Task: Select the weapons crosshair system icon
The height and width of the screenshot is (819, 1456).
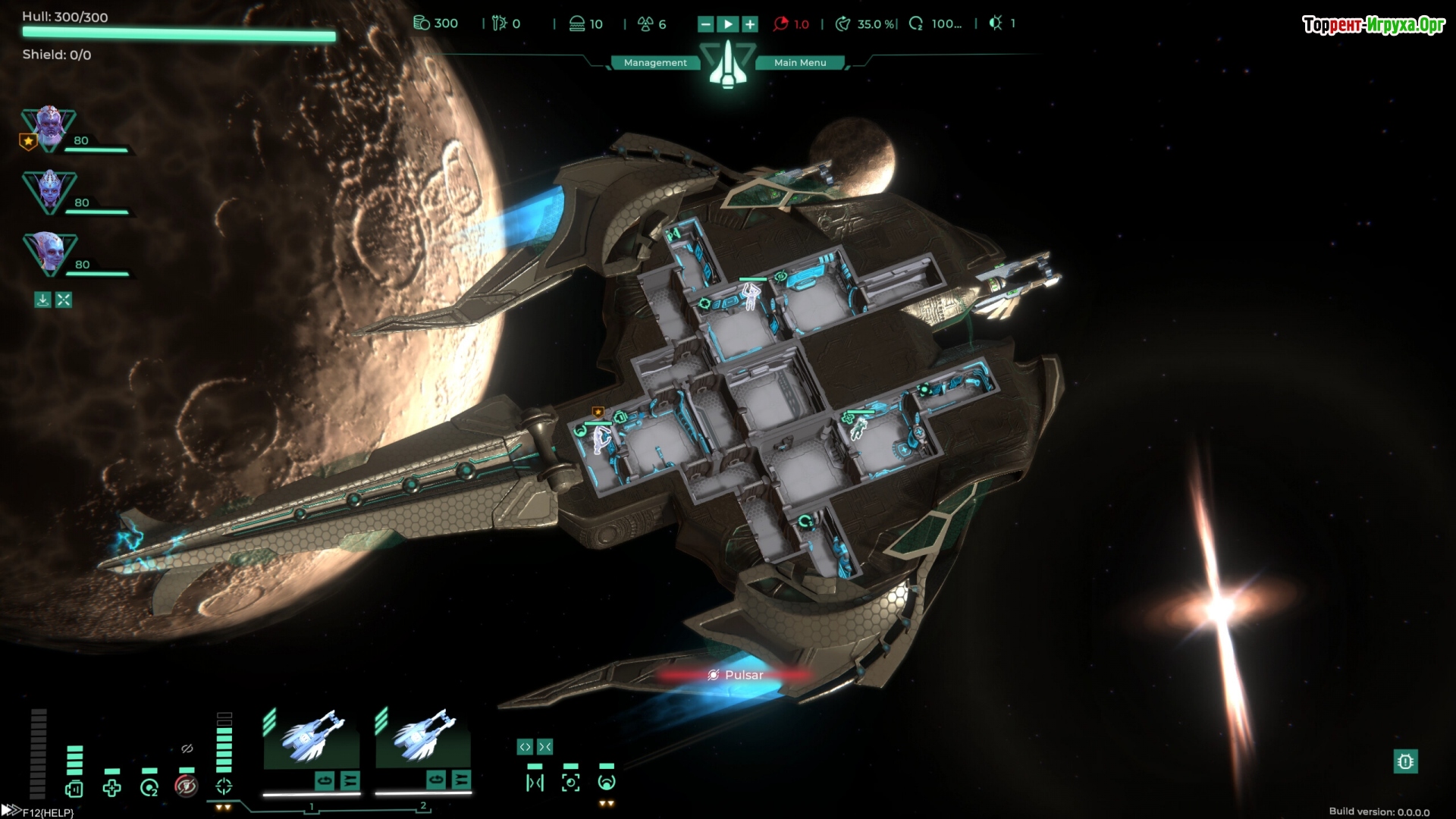Action: 224,786
